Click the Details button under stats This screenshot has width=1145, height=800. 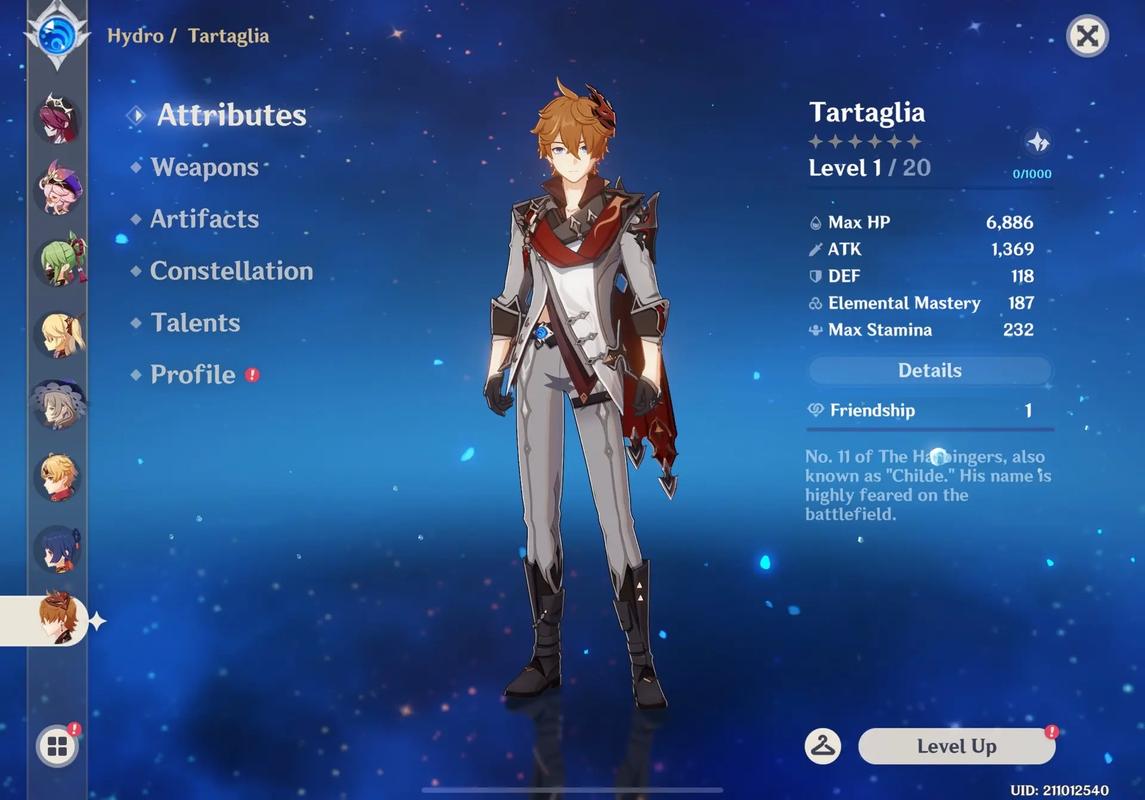pos(929,371)
